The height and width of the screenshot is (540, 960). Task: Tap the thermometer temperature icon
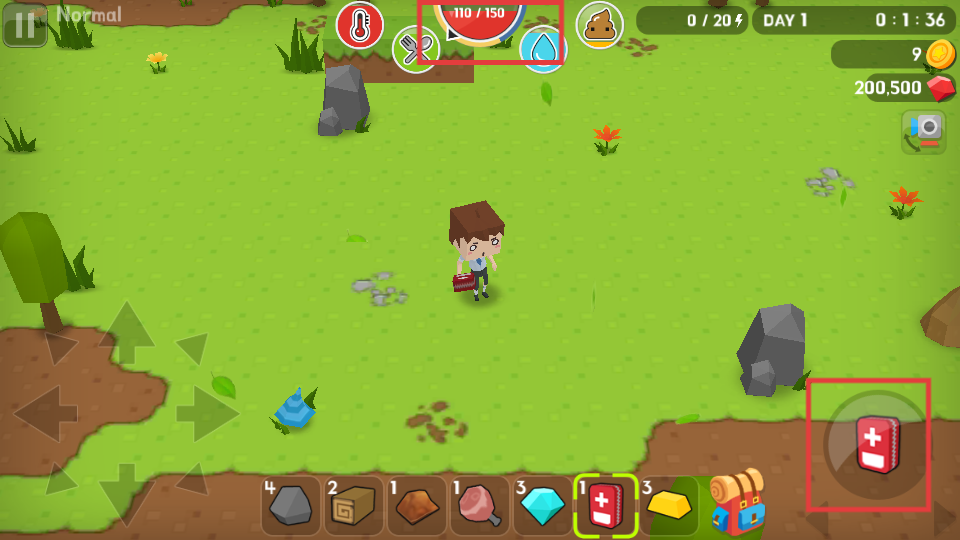tap(360, 25)
